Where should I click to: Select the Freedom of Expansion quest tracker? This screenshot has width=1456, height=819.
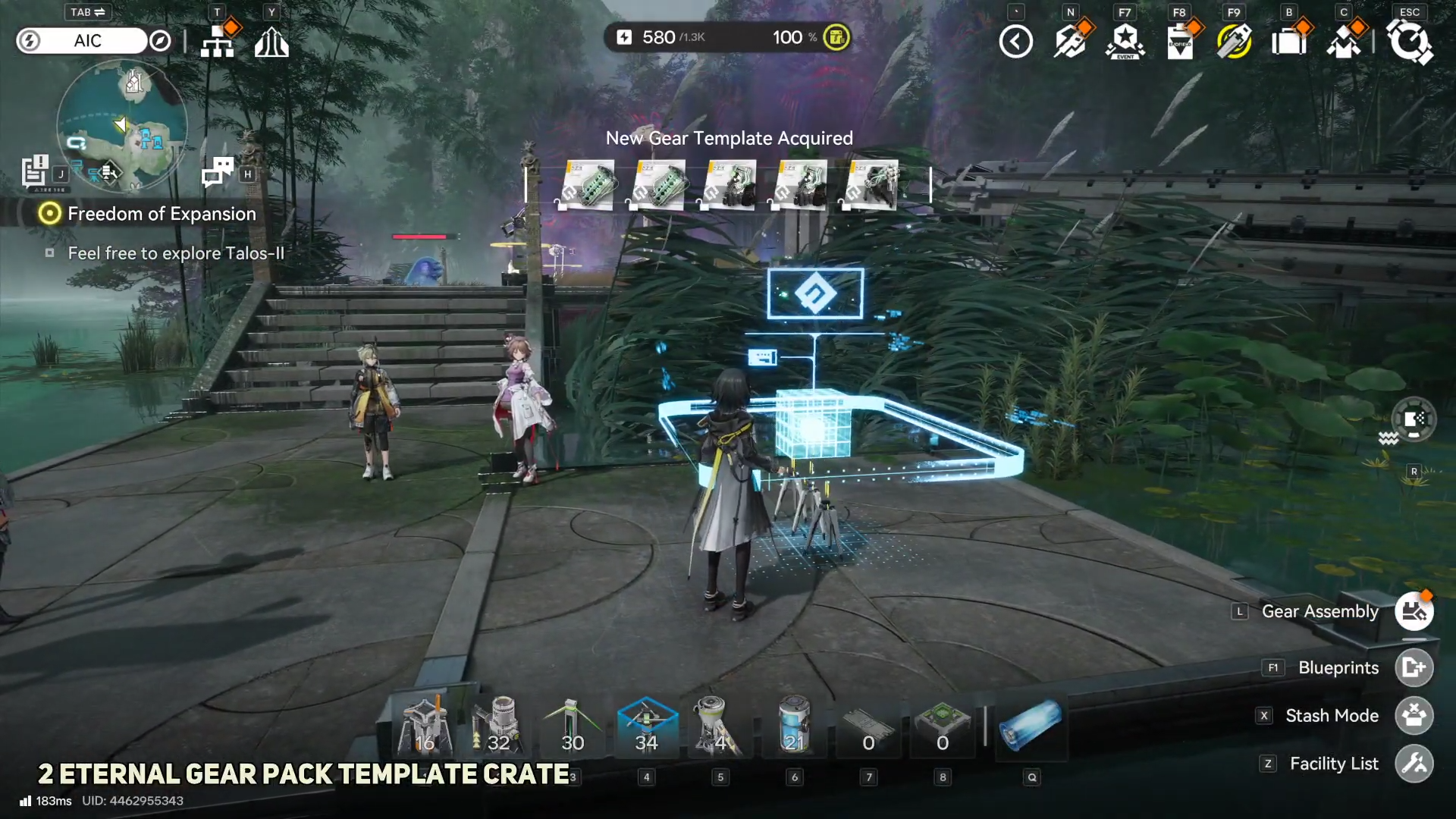click(x=161, y=214)
